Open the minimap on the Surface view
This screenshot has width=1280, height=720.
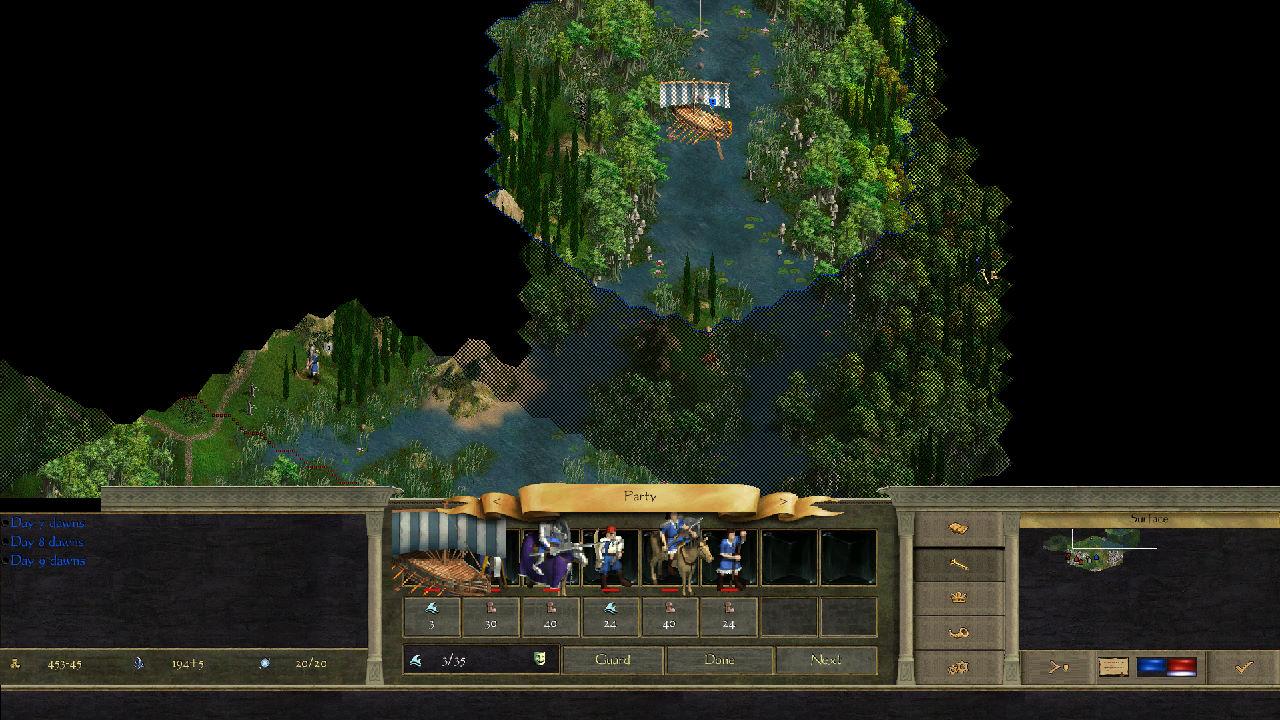click(x=1100, y=548)
